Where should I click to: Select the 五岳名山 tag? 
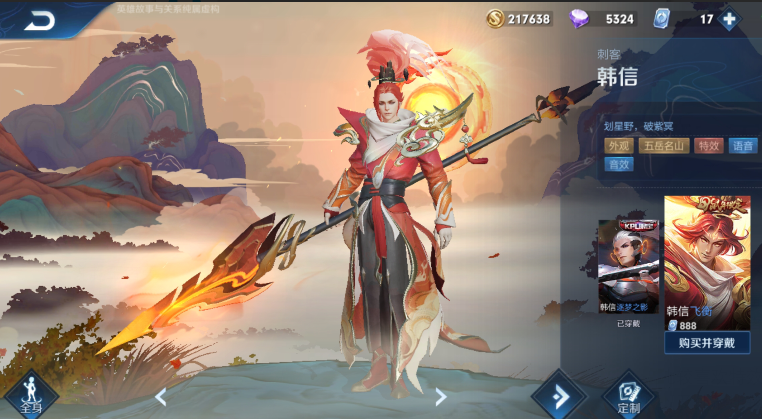(664, 146)
